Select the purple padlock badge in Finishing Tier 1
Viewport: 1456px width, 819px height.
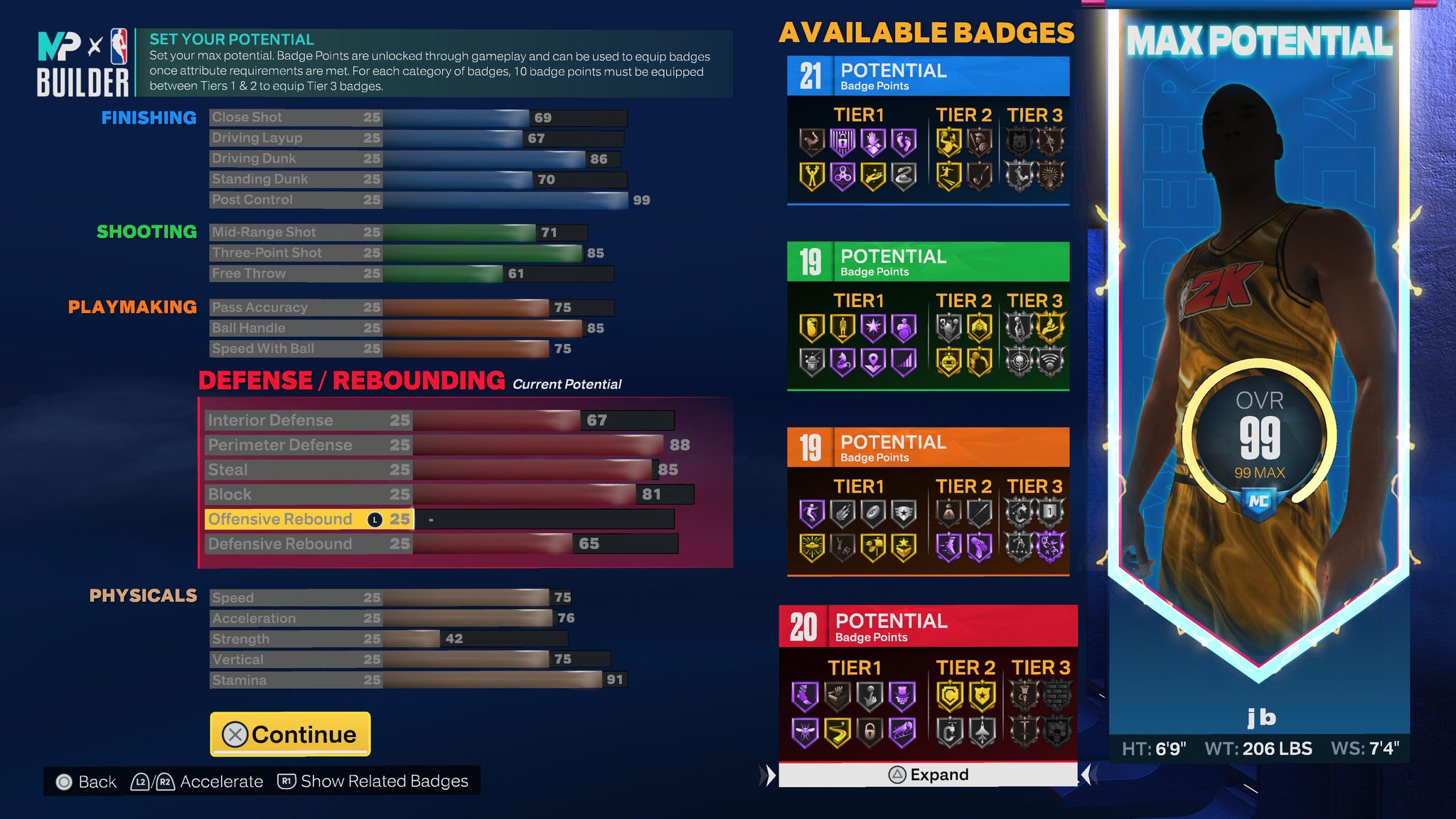pyautogui.click(x=842, y=141)
